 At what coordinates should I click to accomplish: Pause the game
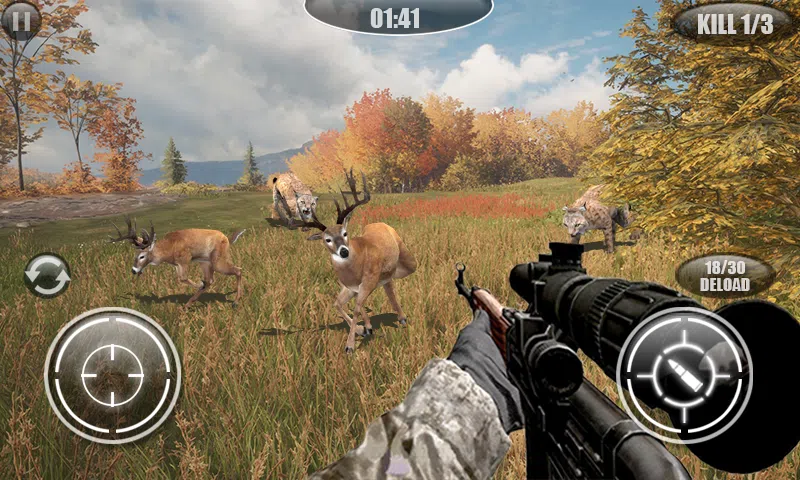click(20, 18)
